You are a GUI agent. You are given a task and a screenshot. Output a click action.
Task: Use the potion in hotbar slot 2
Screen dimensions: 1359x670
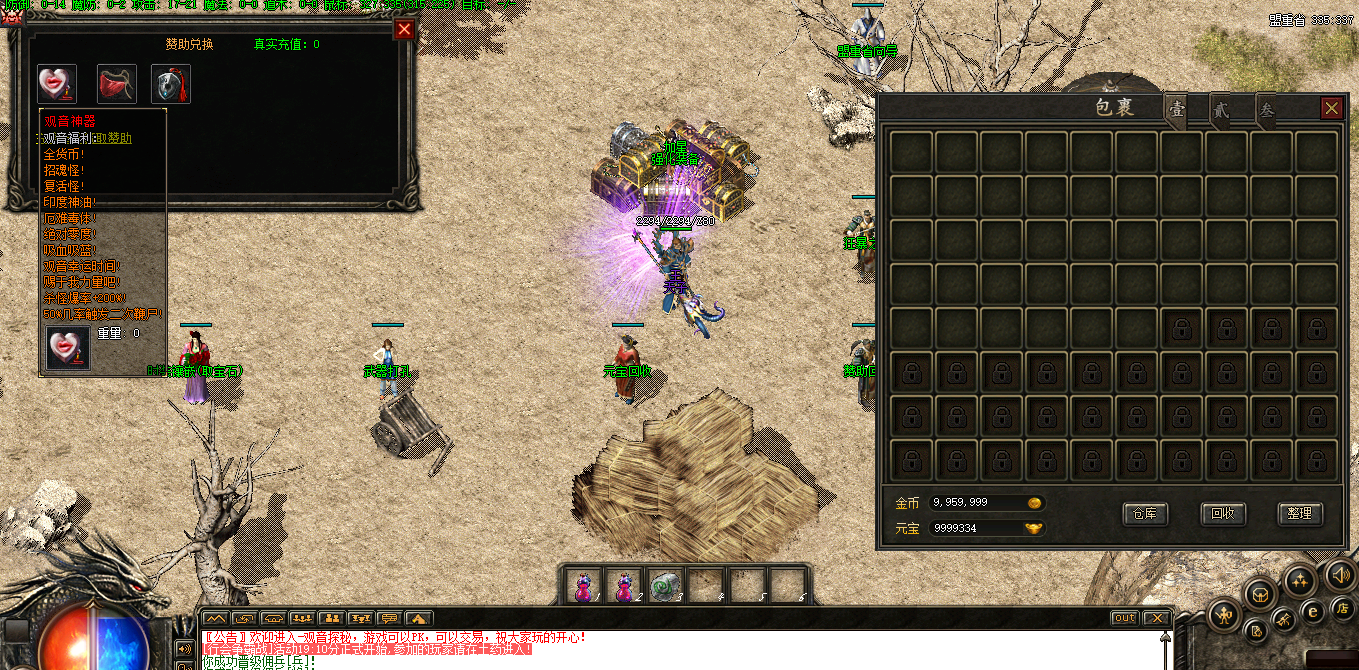pyautogui.click(x=625, y=586)
